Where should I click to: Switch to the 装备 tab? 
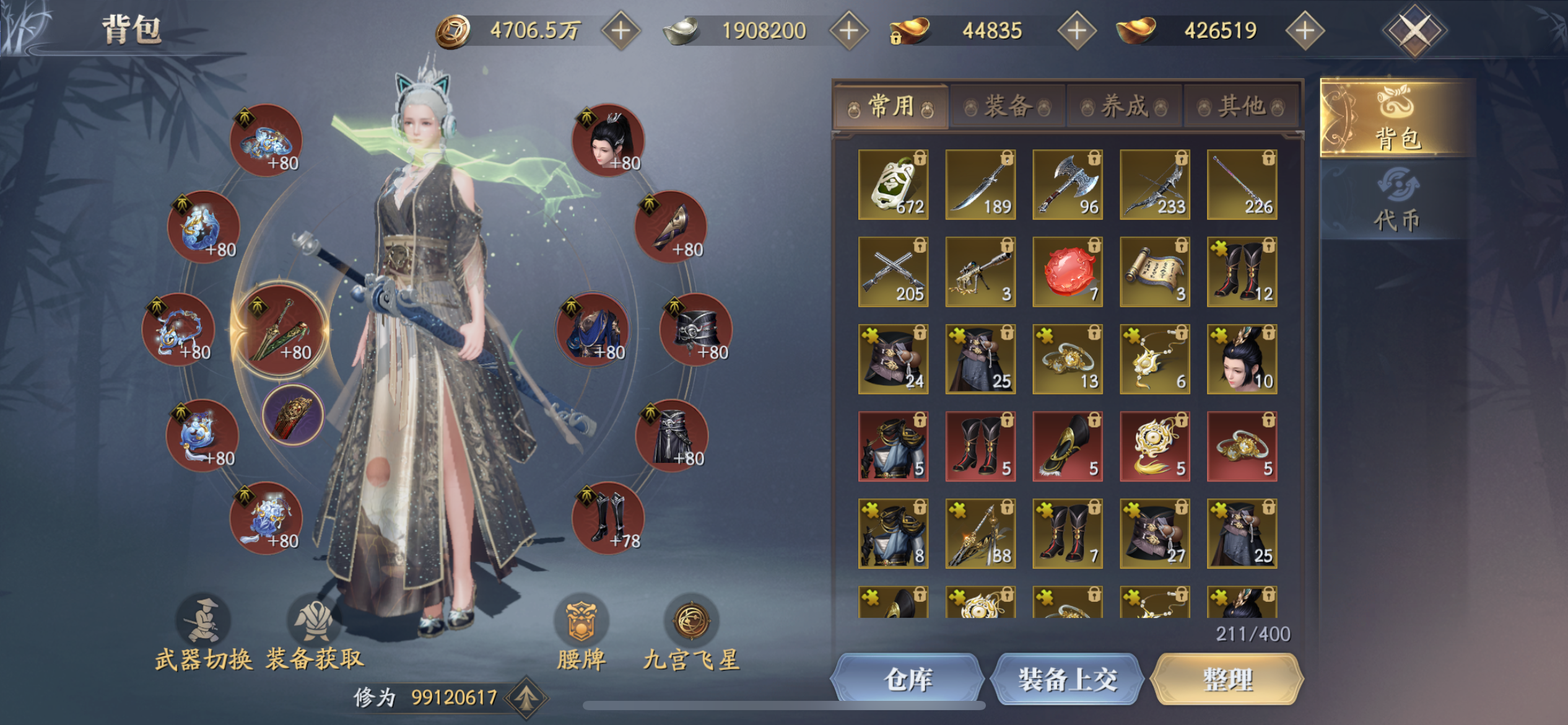pyautogui.click(x=1008, y=107)
